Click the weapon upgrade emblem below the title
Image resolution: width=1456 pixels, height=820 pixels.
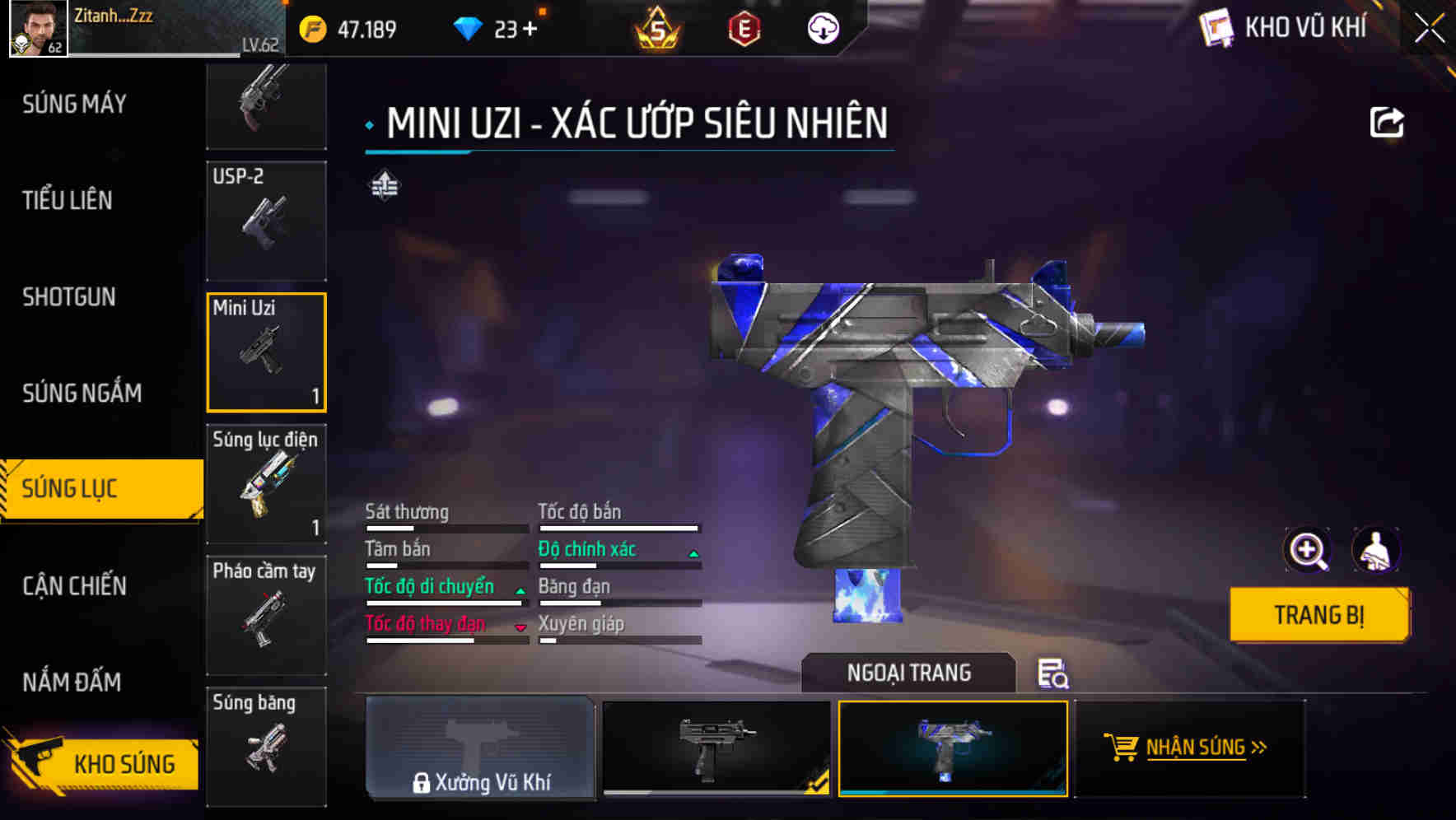coord(383,186)
